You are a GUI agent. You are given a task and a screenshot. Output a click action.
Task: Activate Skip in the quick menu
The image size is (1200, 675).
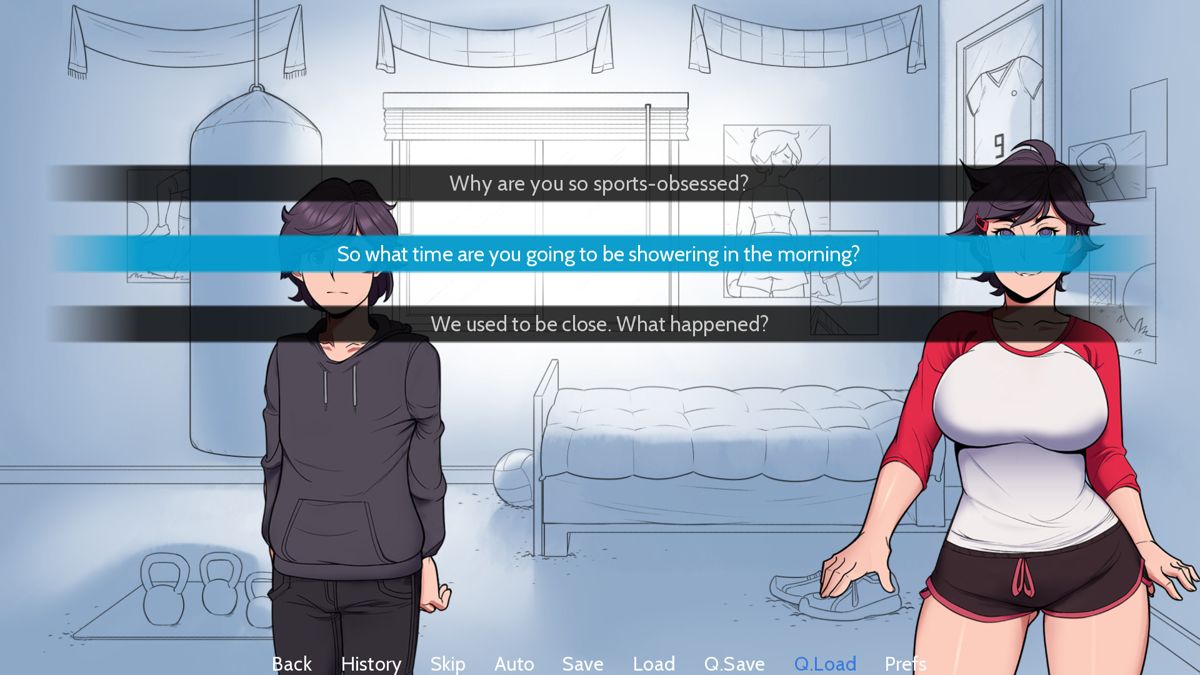pos(448,664)
